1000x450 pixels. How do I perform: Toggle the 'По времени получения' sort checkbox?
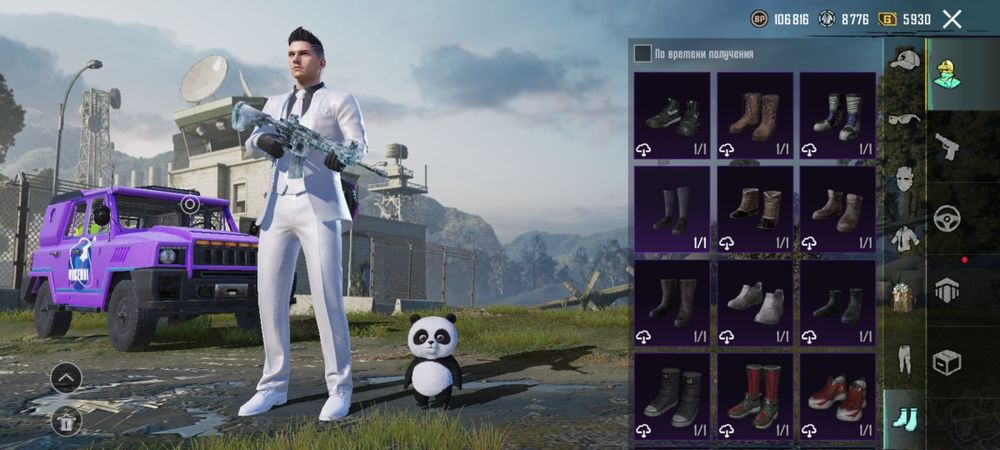[x=643, y=53]
